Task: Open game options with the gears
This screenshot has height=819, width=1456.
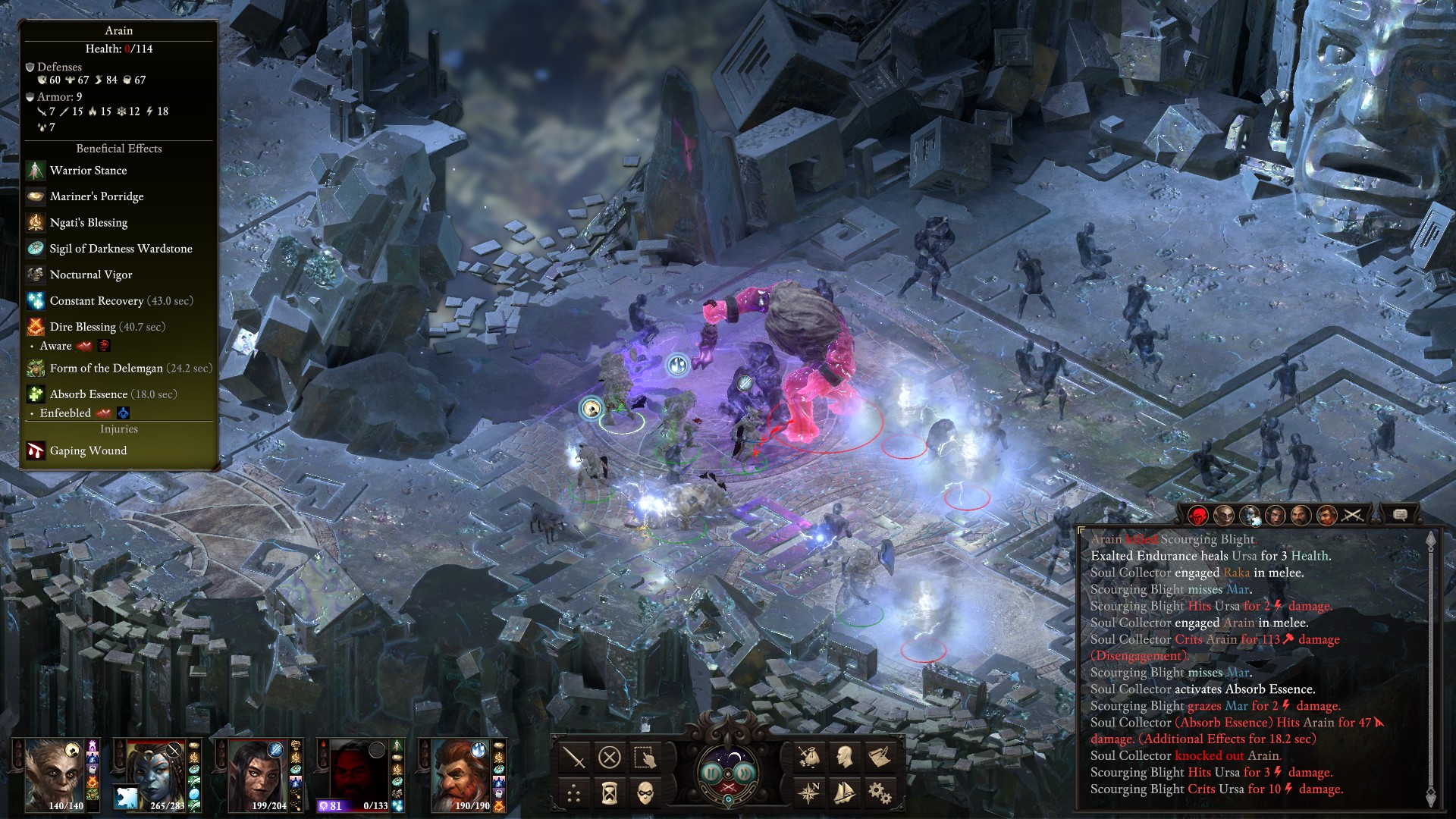Action: coord(880,793)
